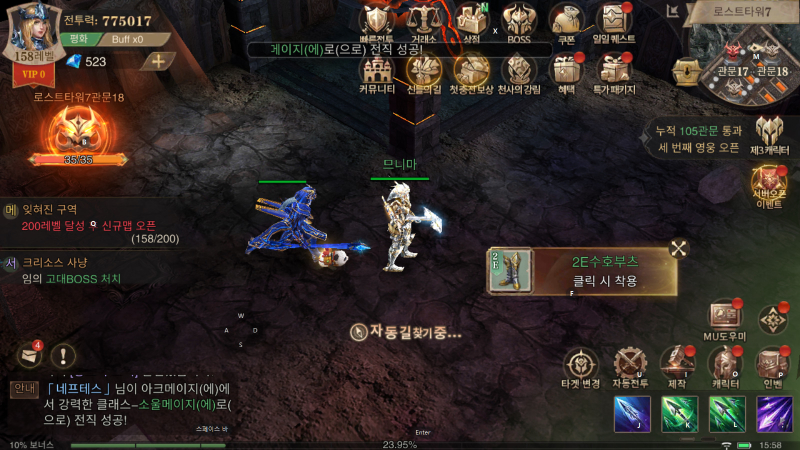Close the 2E수호부츠 equip popup
Viewport: 800px width, 450px height.
pos(678,250)
